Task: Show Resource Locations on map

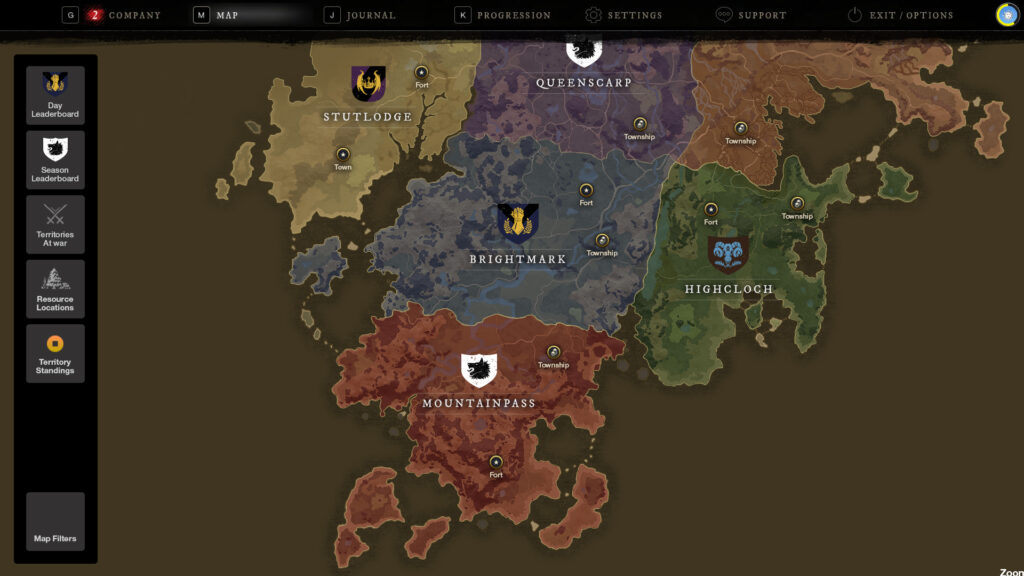Action: click(x=55, y=289)
